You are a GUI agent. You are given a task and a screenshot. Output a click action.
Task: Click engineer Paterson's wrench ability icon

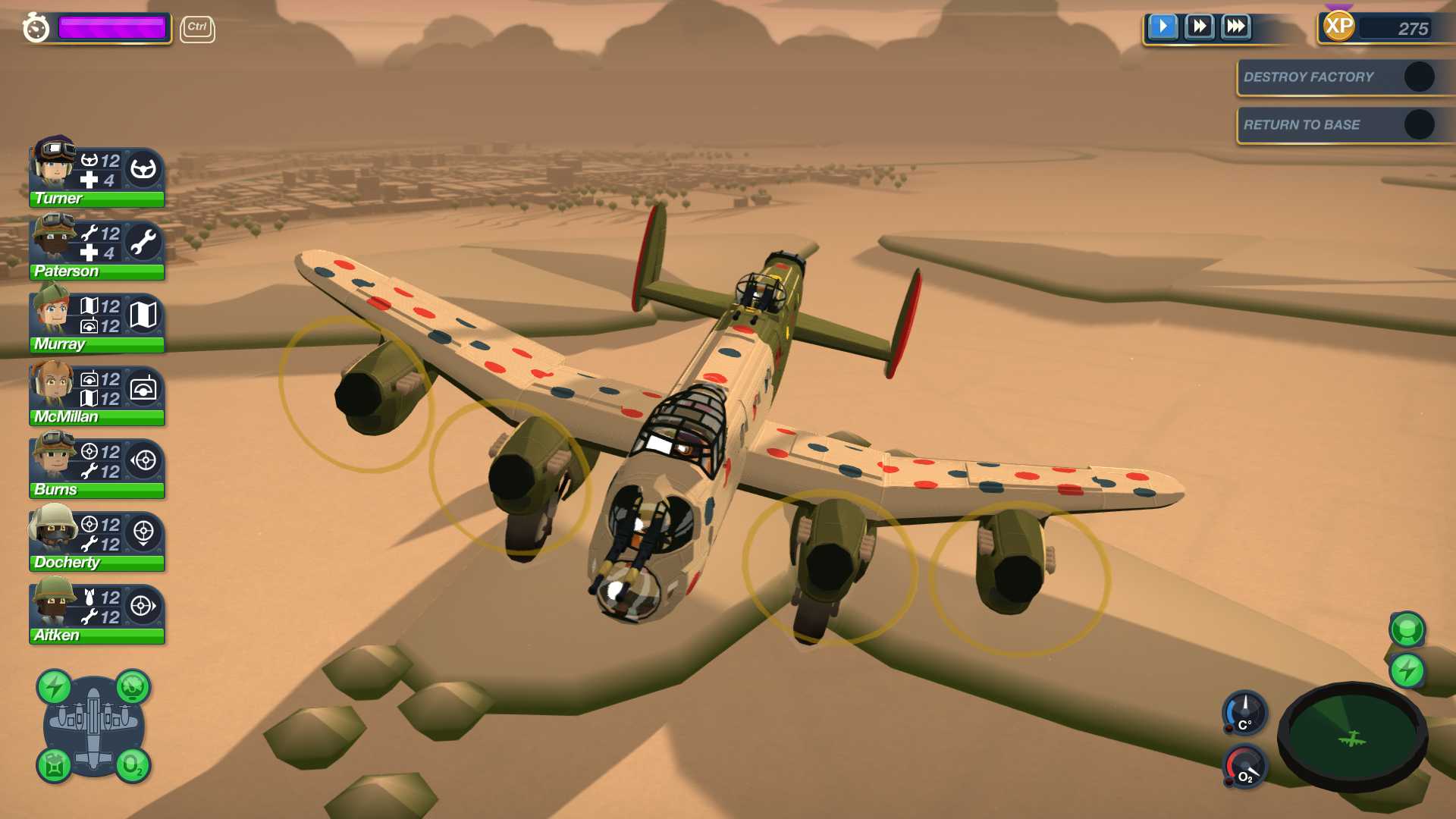coord(144,241)
